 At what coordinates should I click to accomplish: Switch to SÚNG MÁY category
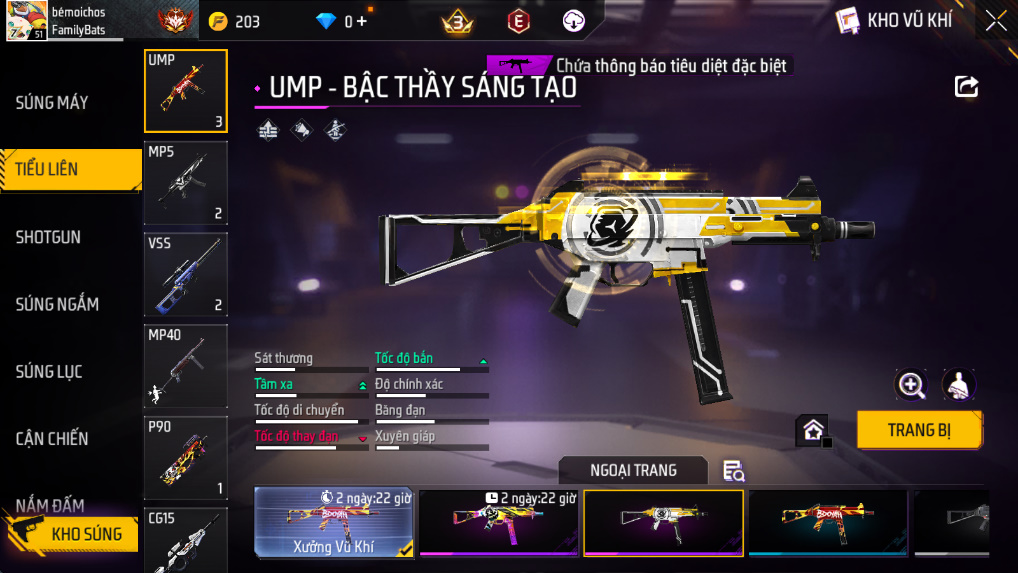tap(52, 102)
